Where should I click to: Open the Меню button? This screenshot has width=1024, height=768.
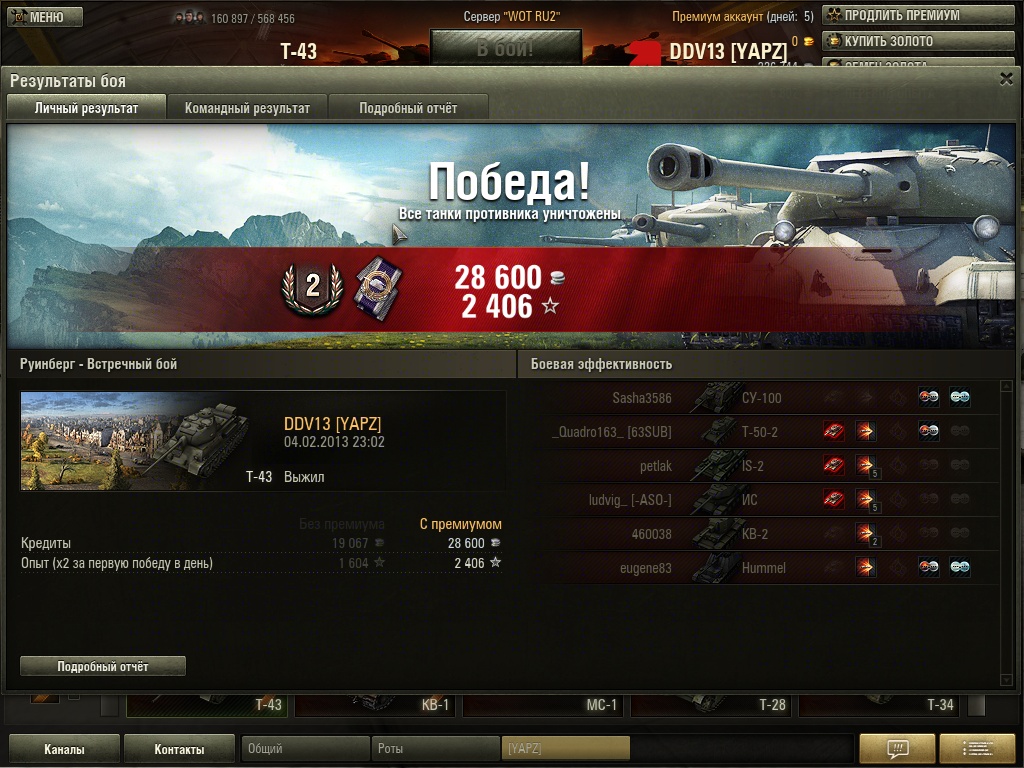tap(45, 17)
